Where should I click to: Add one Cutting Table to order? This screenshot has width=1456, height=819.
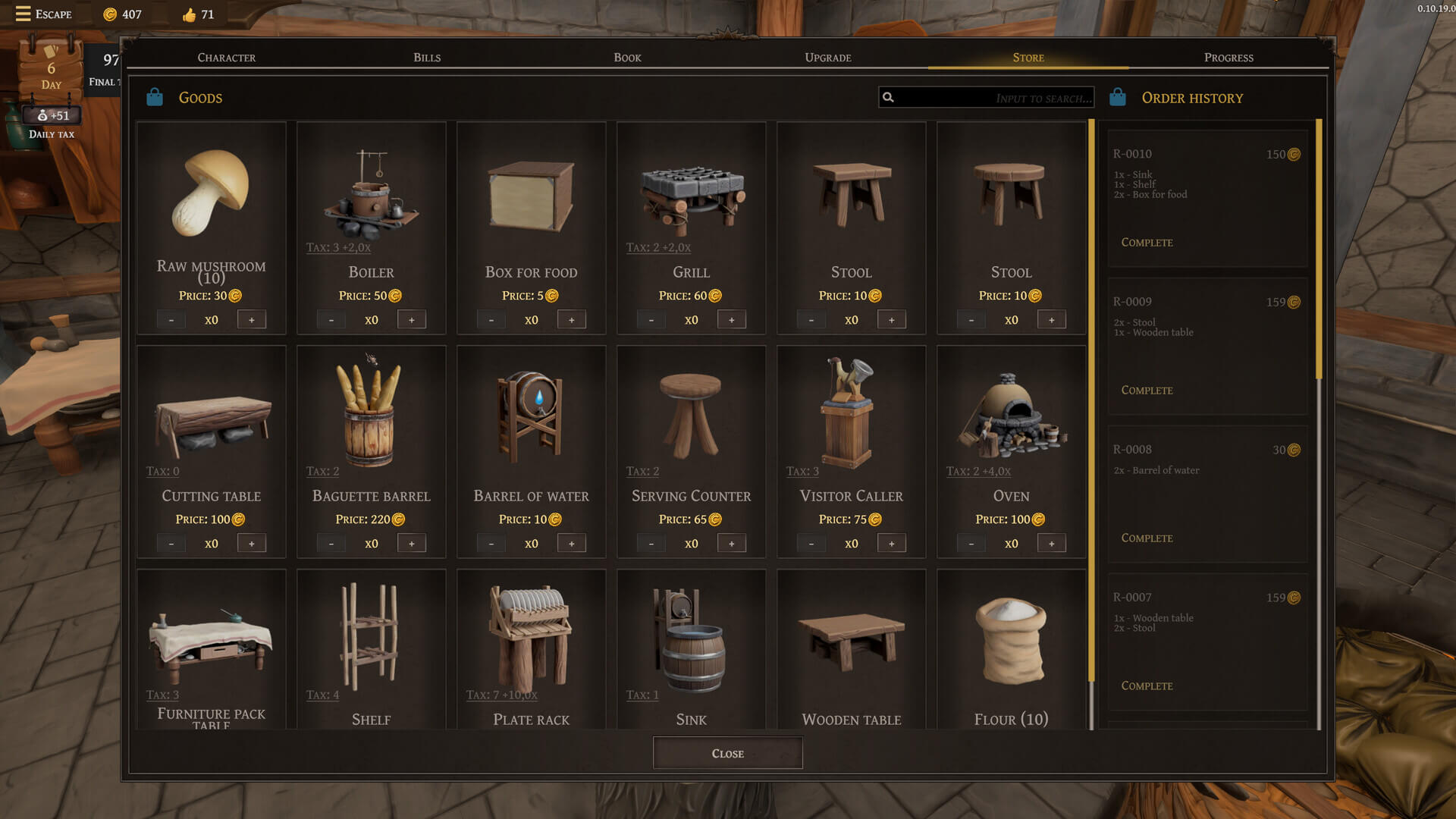click(252, 544)
